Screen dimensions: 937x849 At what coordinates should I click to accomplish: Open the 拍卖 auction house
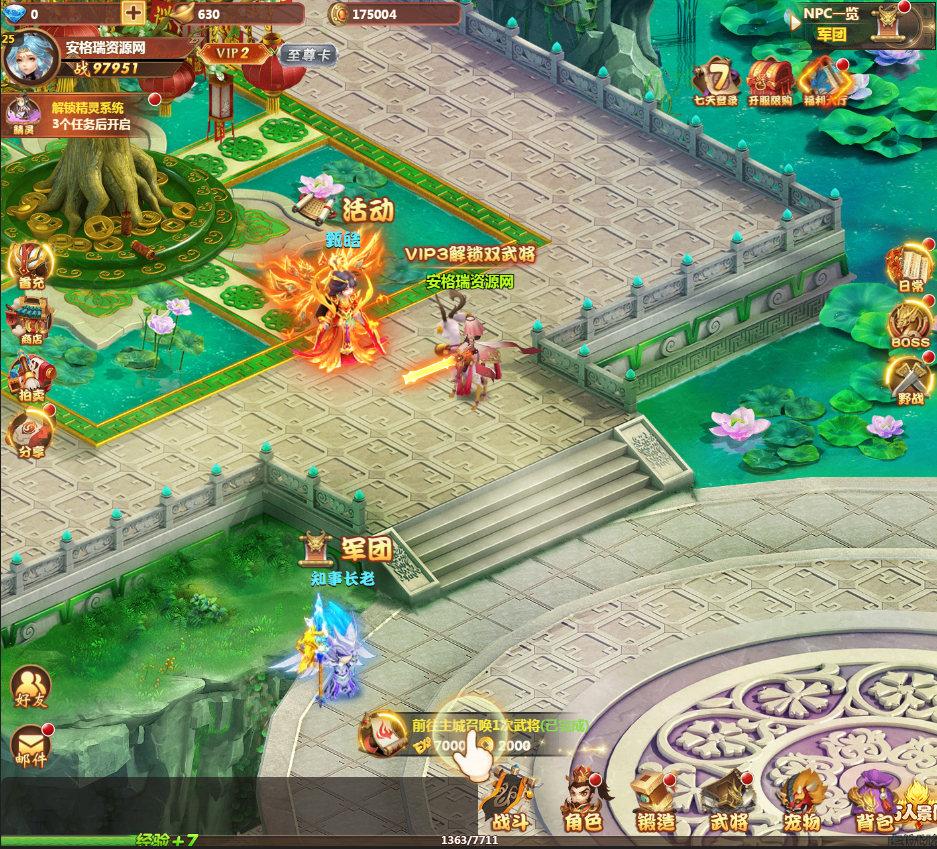(30, 377)
